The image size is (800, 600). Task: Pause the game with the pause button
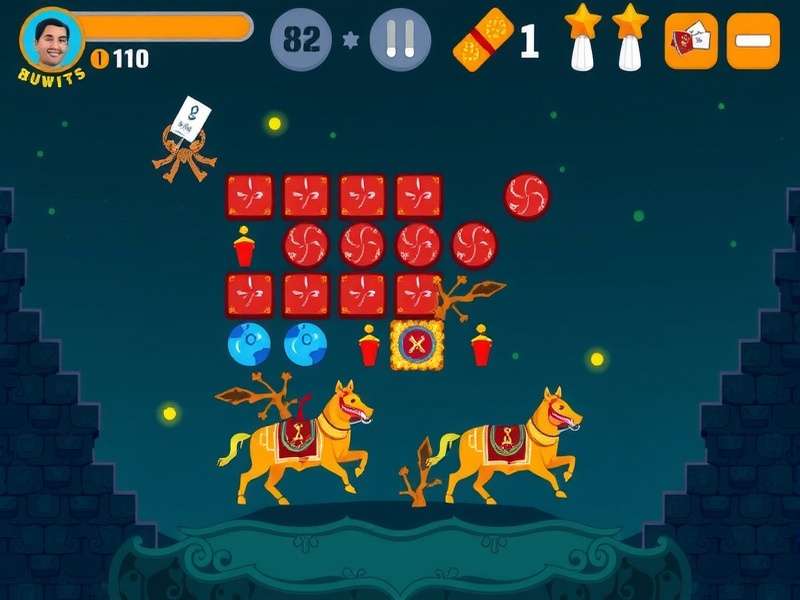pos(400,40)
